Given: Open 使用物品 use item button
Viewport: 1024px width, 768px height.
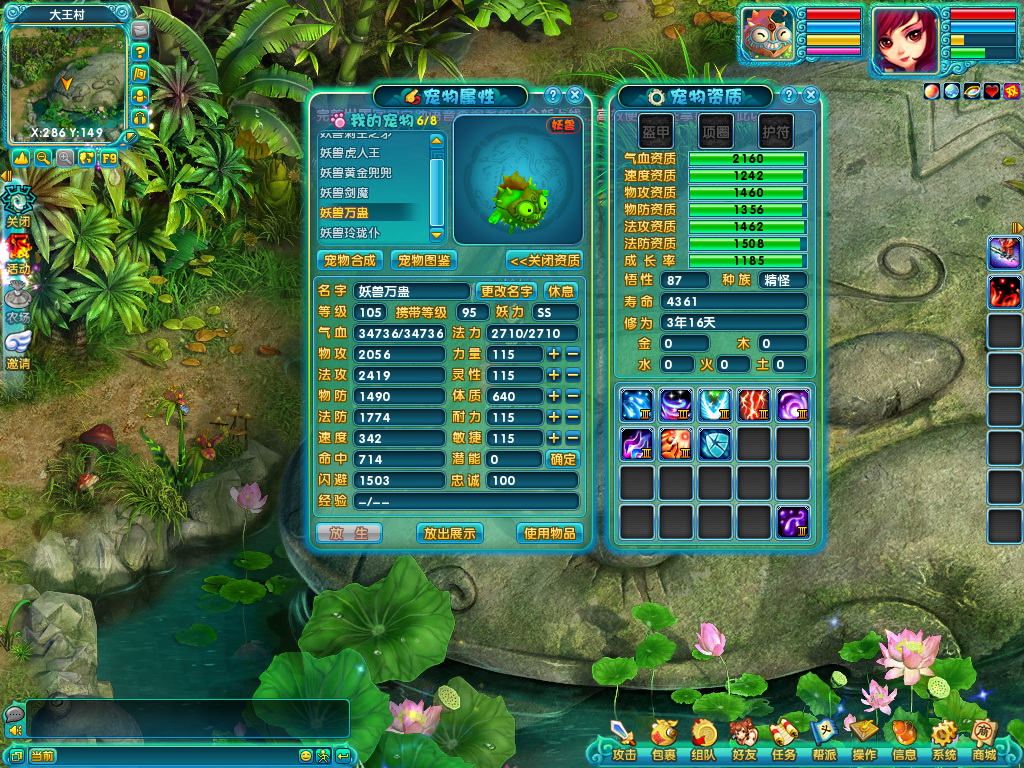Looking at the screenshot, I should point(549,533).
